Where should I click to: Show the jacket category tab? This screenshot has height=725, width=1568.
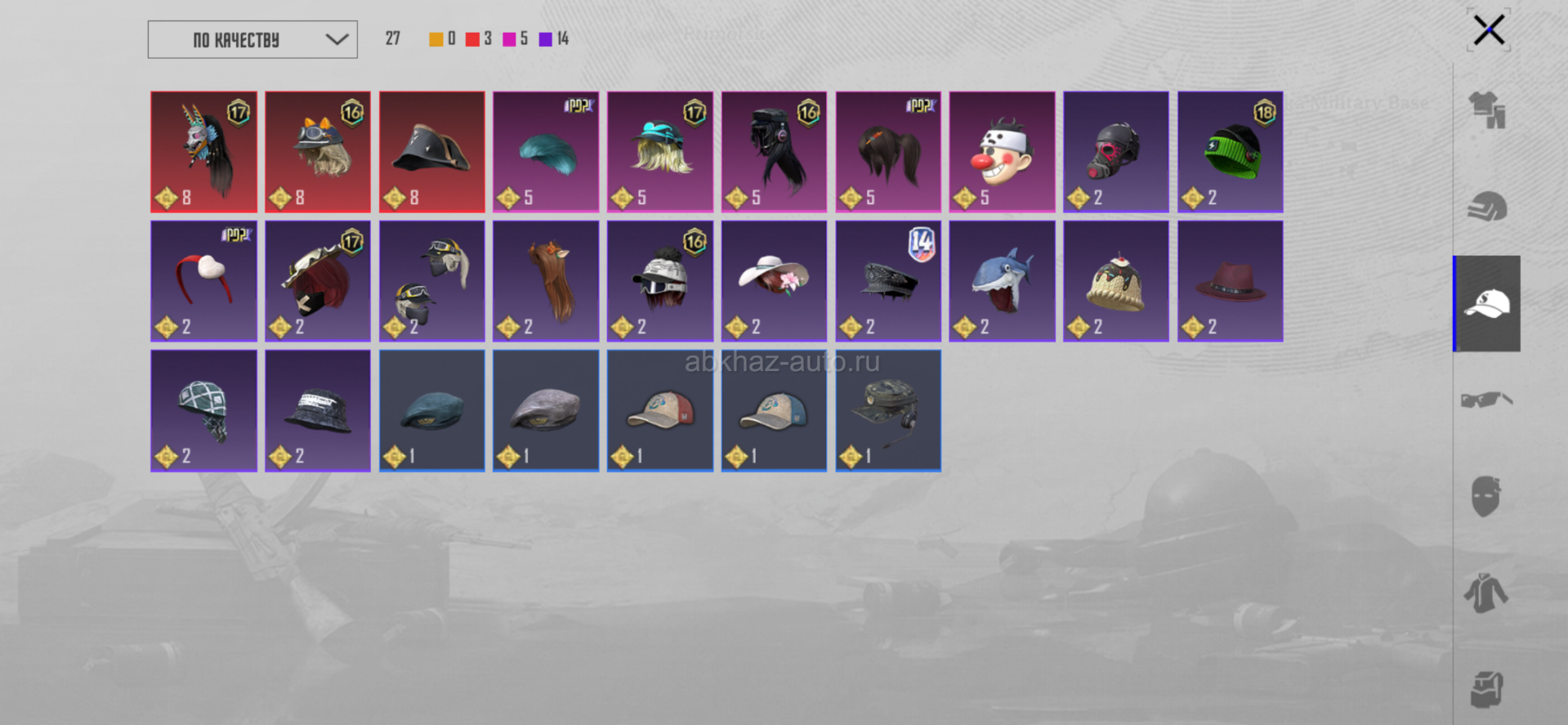(1487, 593)
